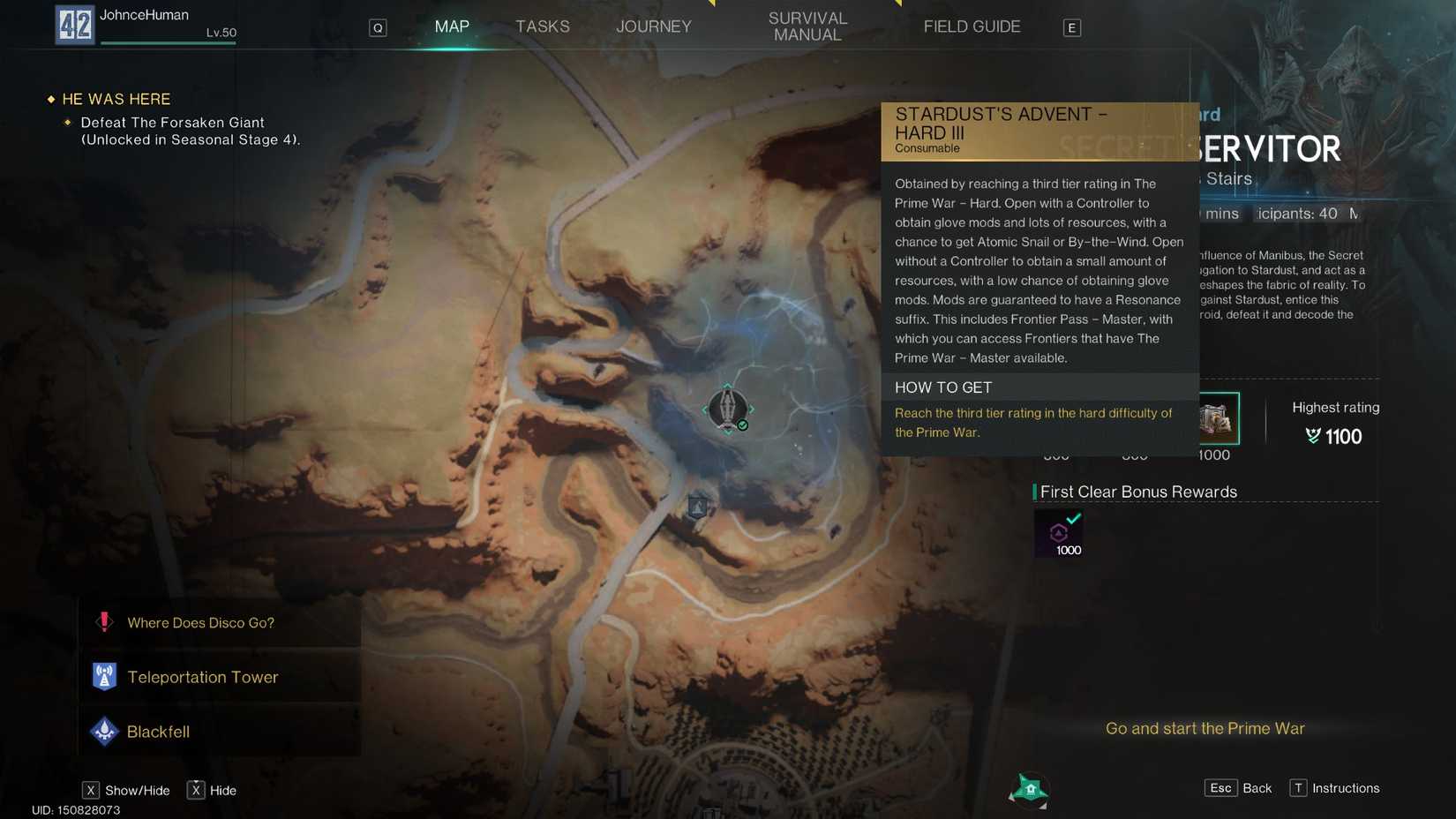Open the SURVIVAL MANUAL tab
This screenshot has width=1456, height=819.
807,26
